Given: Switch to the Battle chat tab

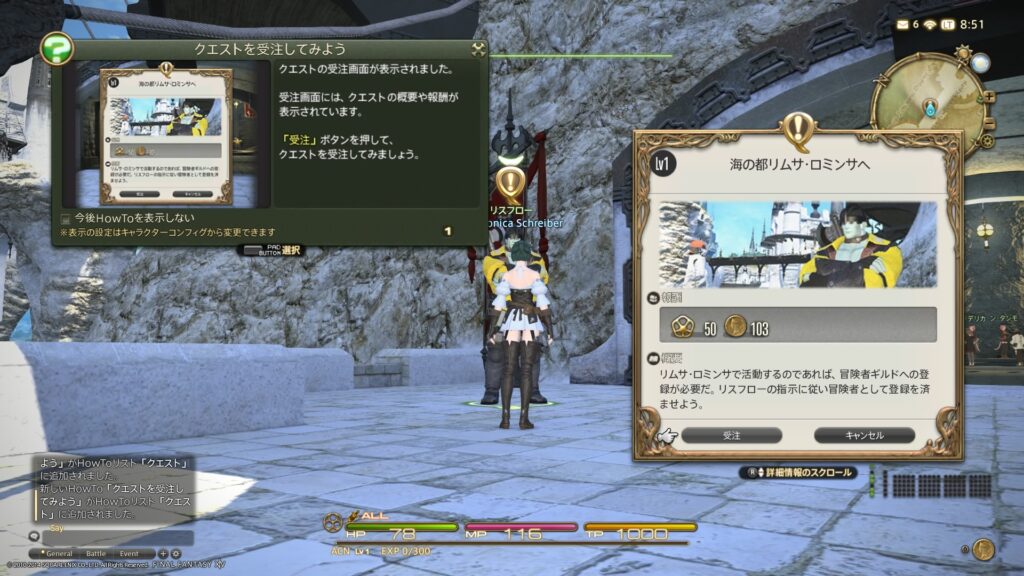Looking at the screenshot, I should (x=95, y=553).
